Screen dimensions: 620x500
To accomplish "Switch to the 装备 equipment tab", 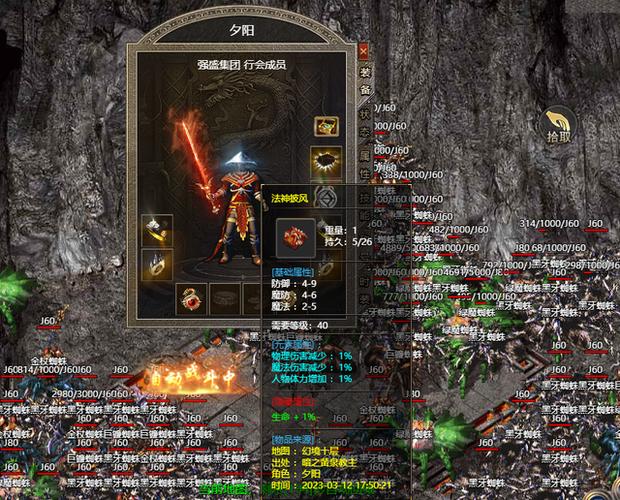I will tap(365, 80).
